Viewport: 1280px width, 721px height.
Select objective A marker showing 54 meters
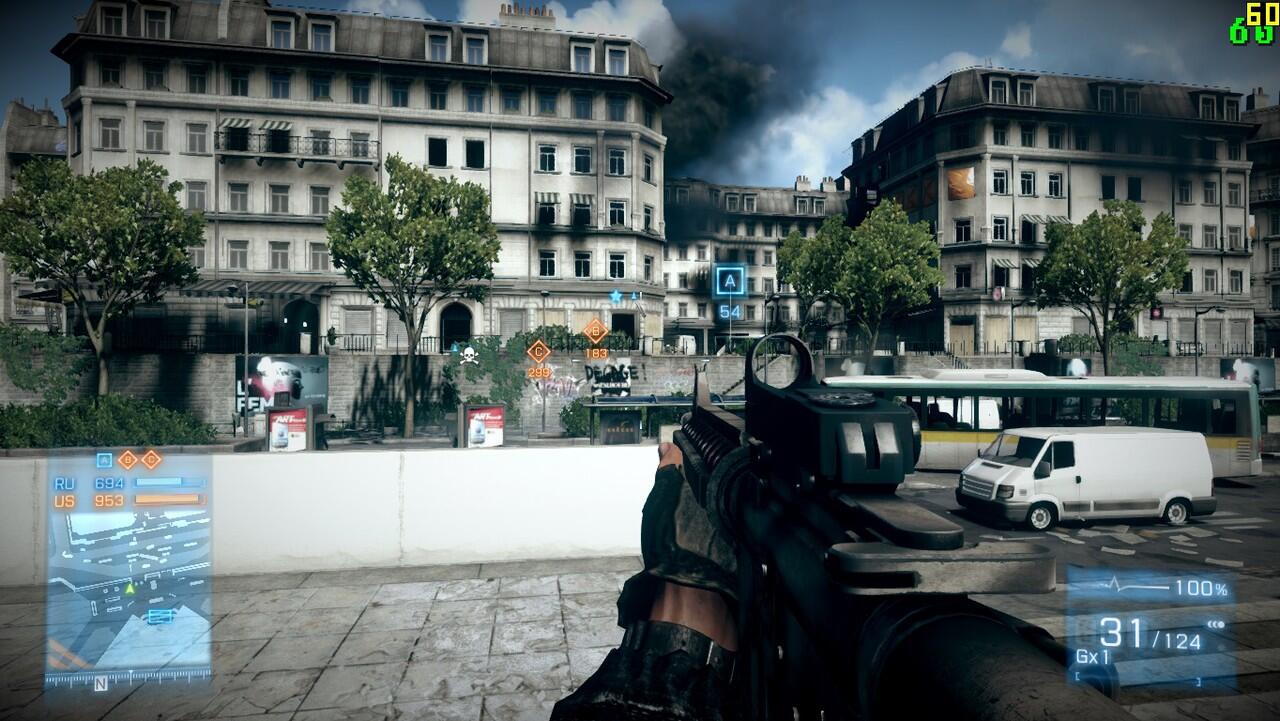pos(731,282)
